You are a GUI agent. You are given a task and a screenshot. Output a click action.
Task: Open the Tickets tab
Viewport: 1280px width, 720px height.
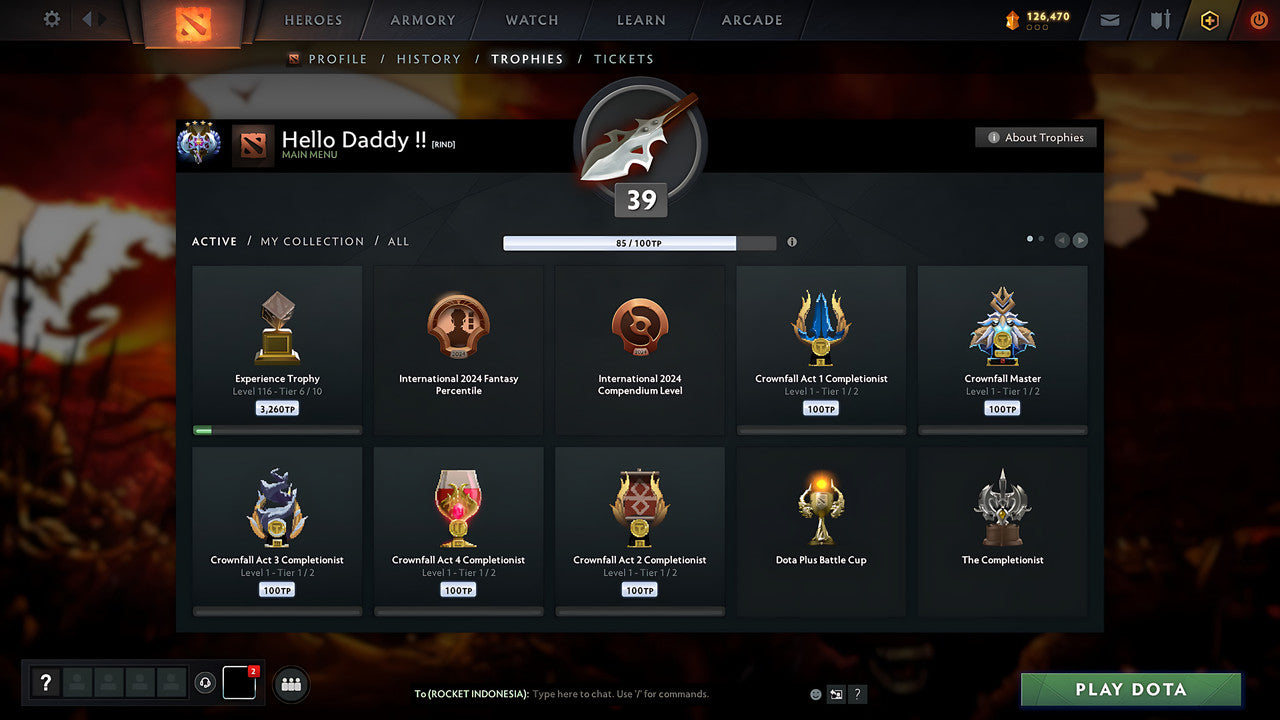(624, 59)
